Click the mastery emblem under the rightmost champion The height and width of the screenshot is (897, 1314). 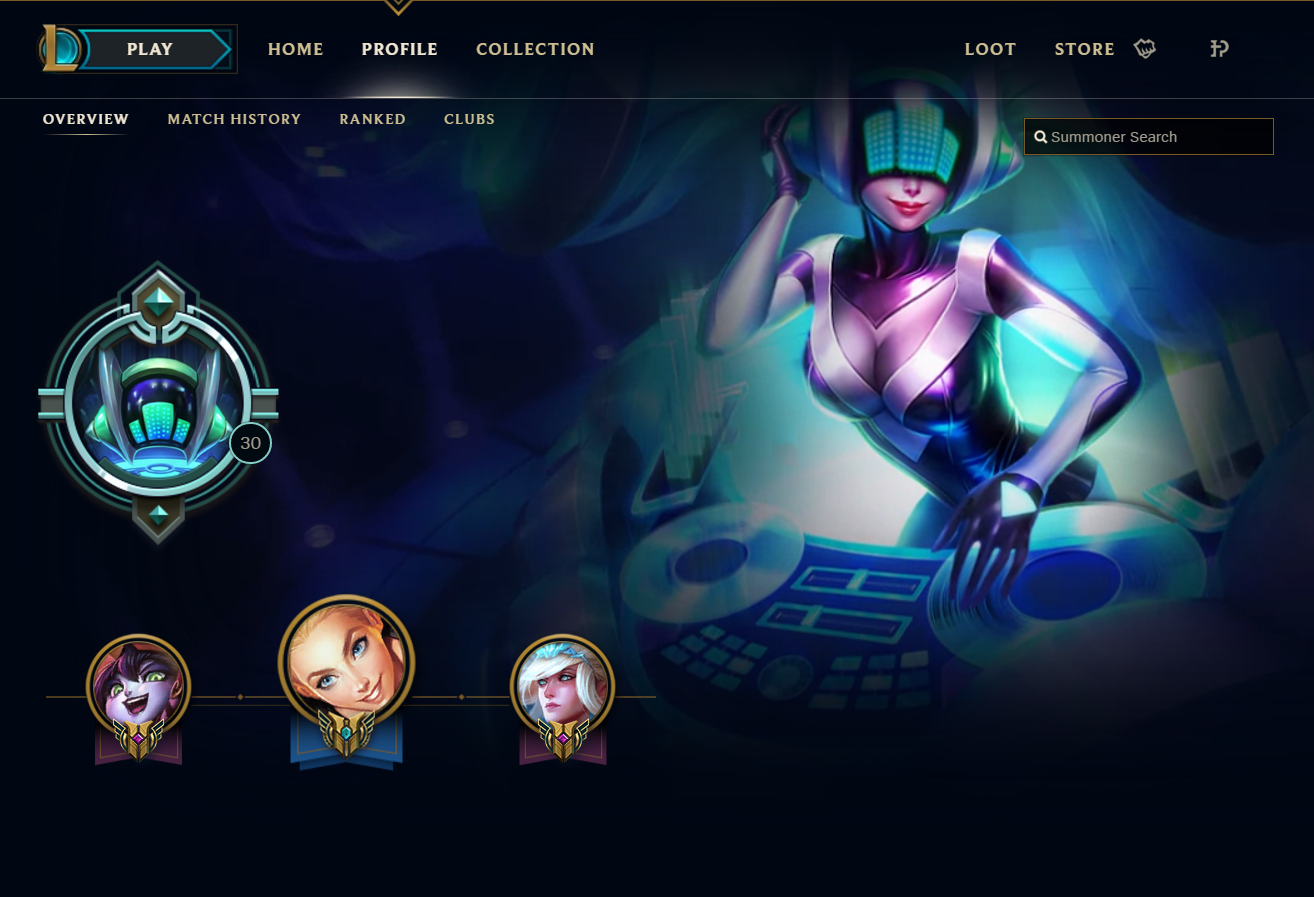point(564,741)
